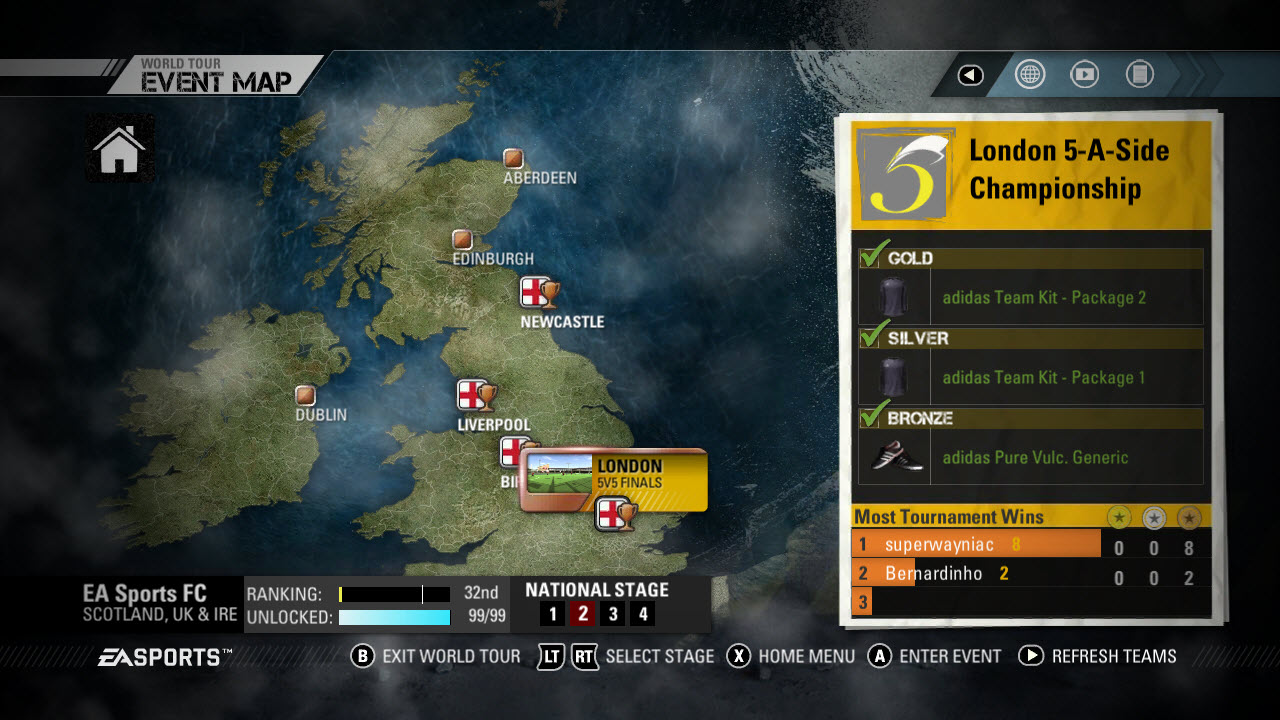Select the Aberdeen map marker

point(513,158)
